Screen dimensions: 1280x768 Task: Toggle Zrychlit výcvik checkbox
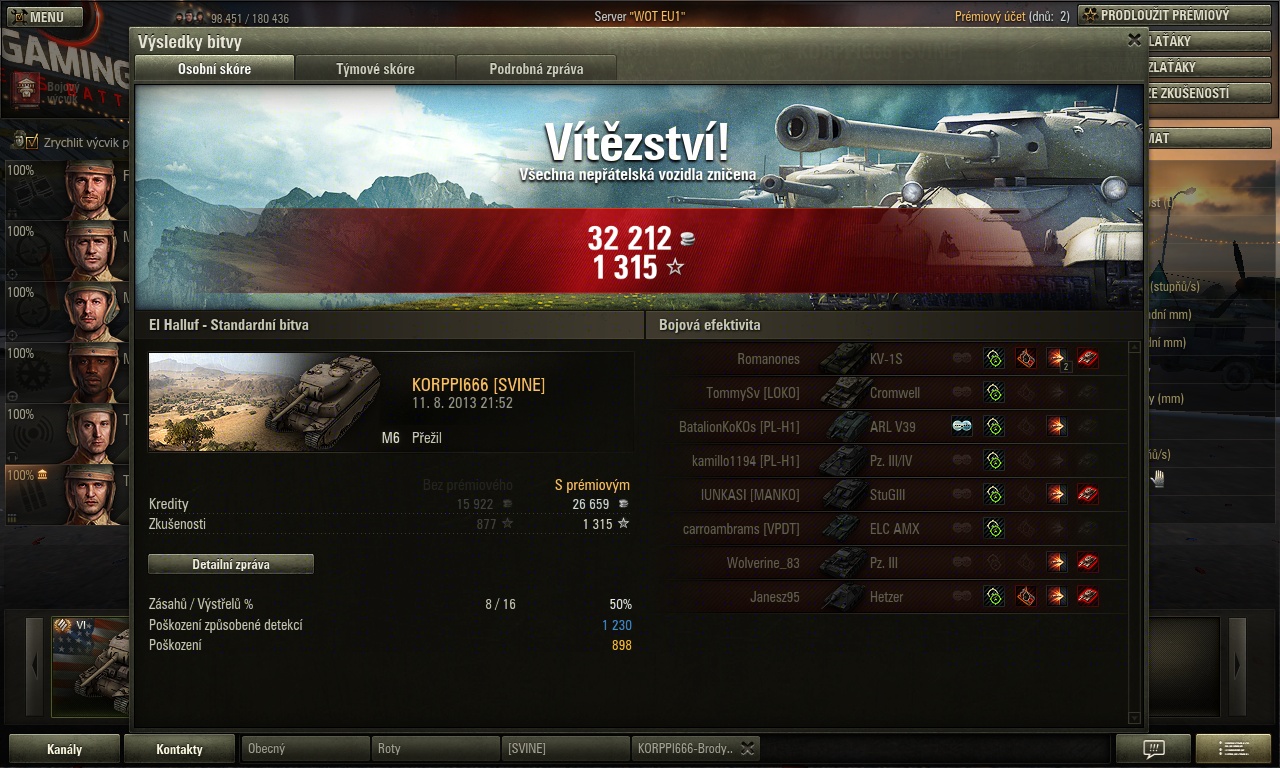click(x=31, y=141)
